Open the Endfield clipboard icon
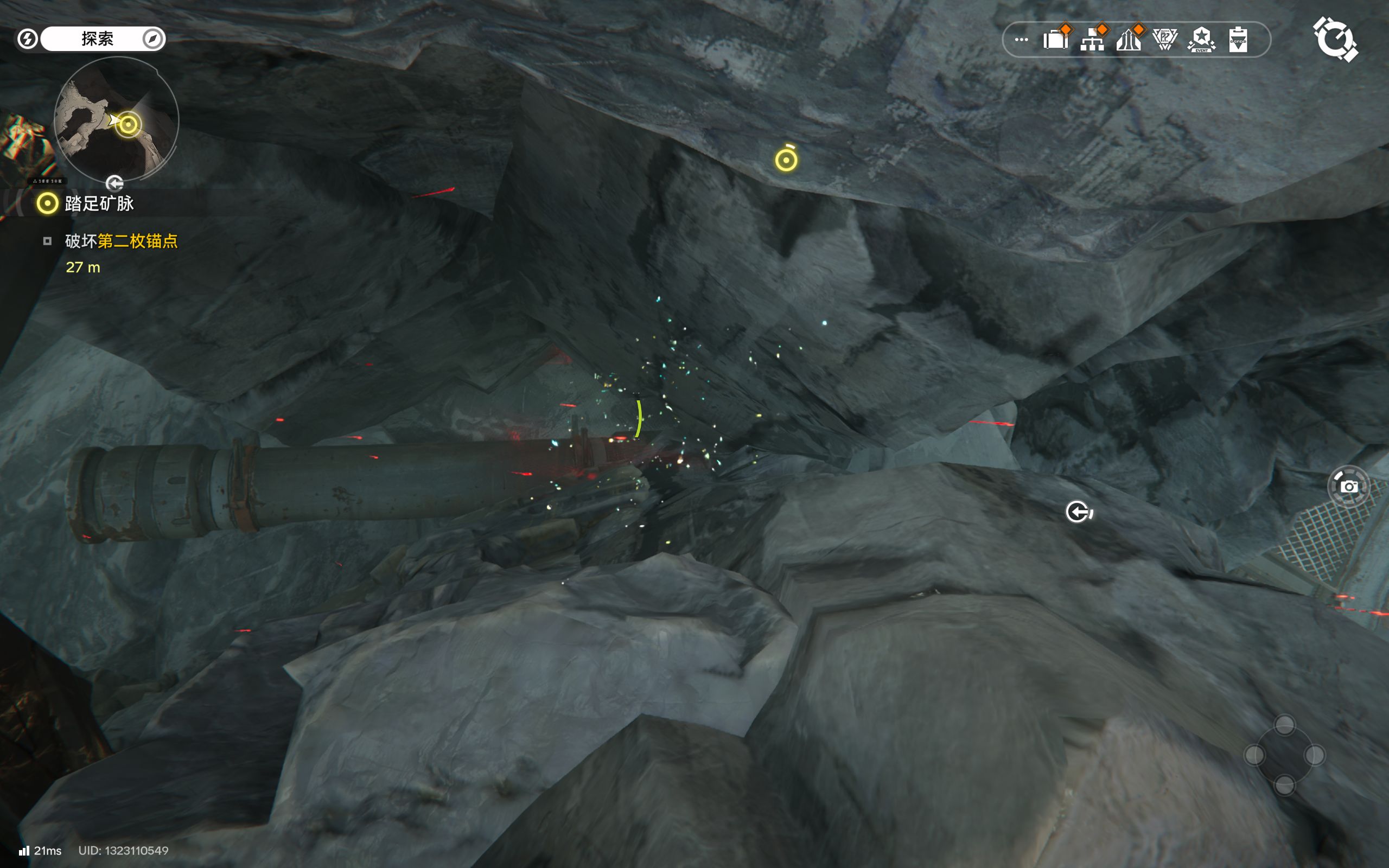Viewport: 1389px width, 868px height. 1238,40
